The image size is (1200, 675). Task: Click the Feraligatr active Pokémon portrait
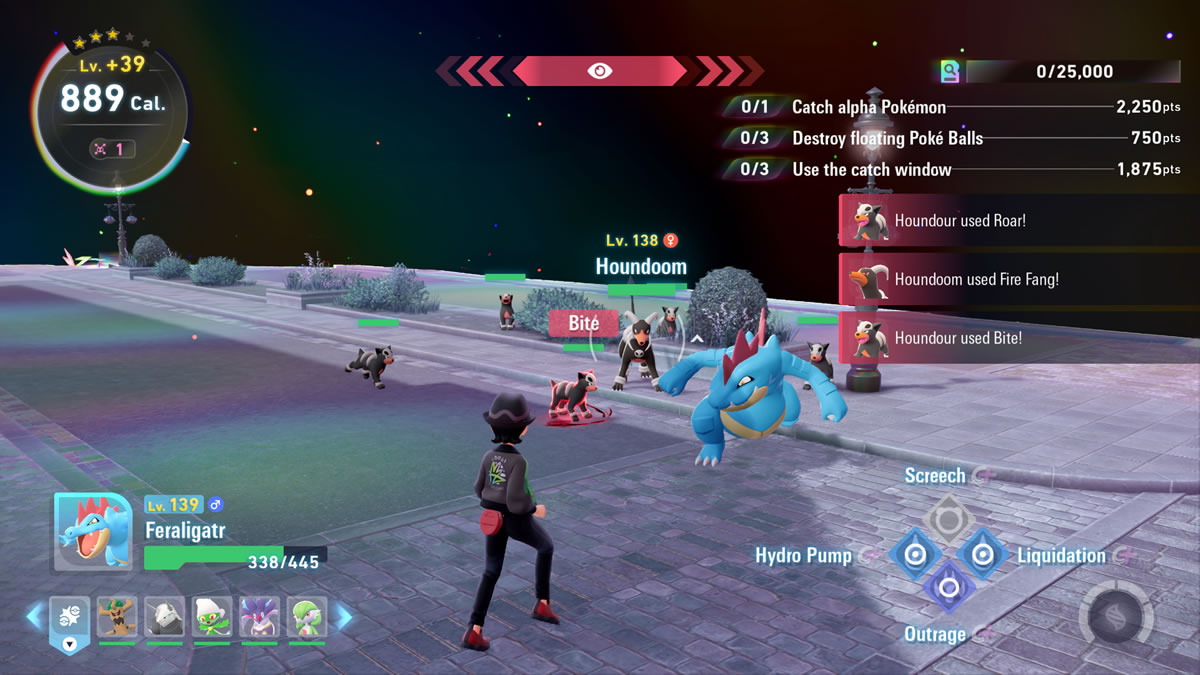[x=92, y=532]
